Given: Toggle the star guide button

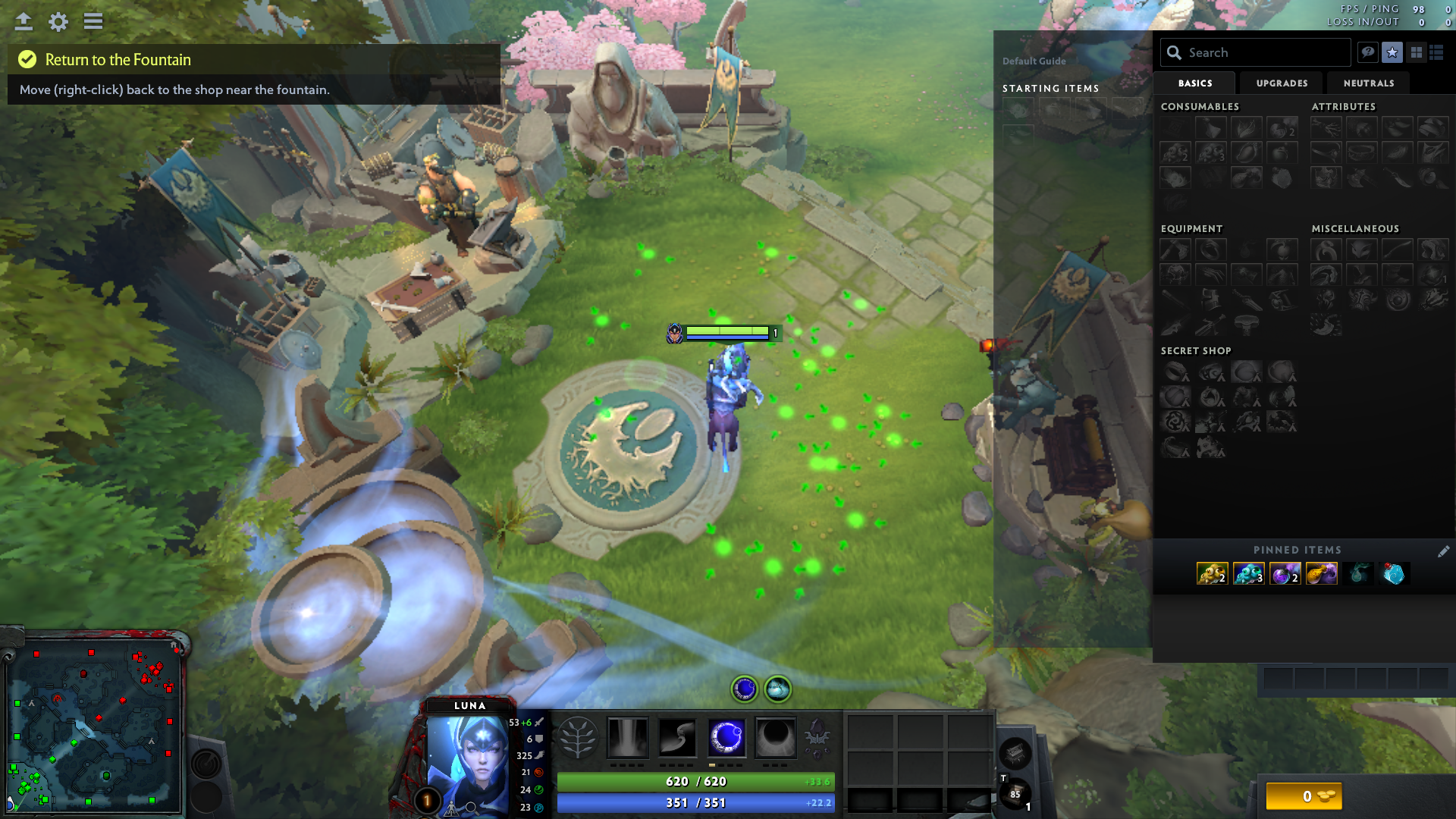Looking at the screenshot, I should 1392,52.
